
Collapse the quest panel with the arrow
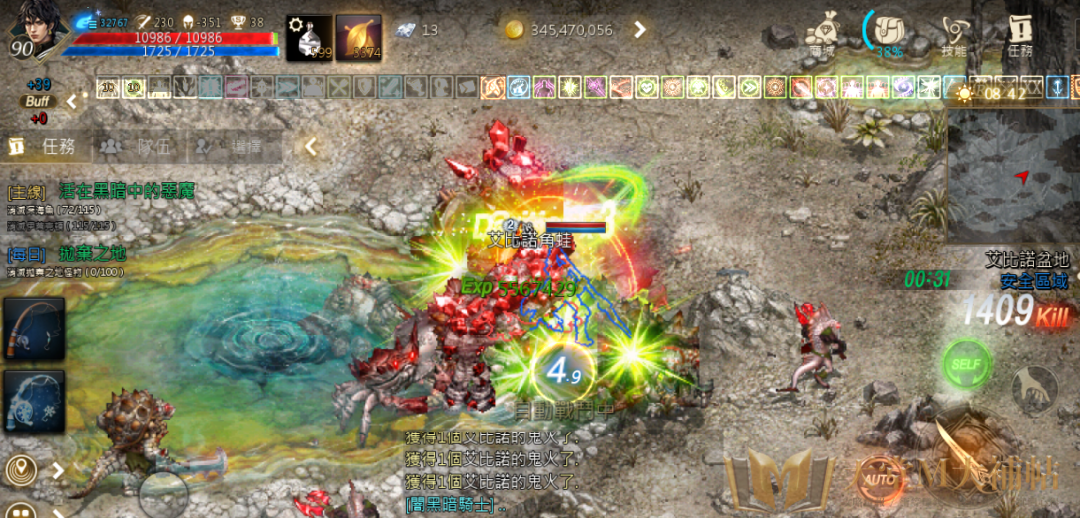point(311,147)
